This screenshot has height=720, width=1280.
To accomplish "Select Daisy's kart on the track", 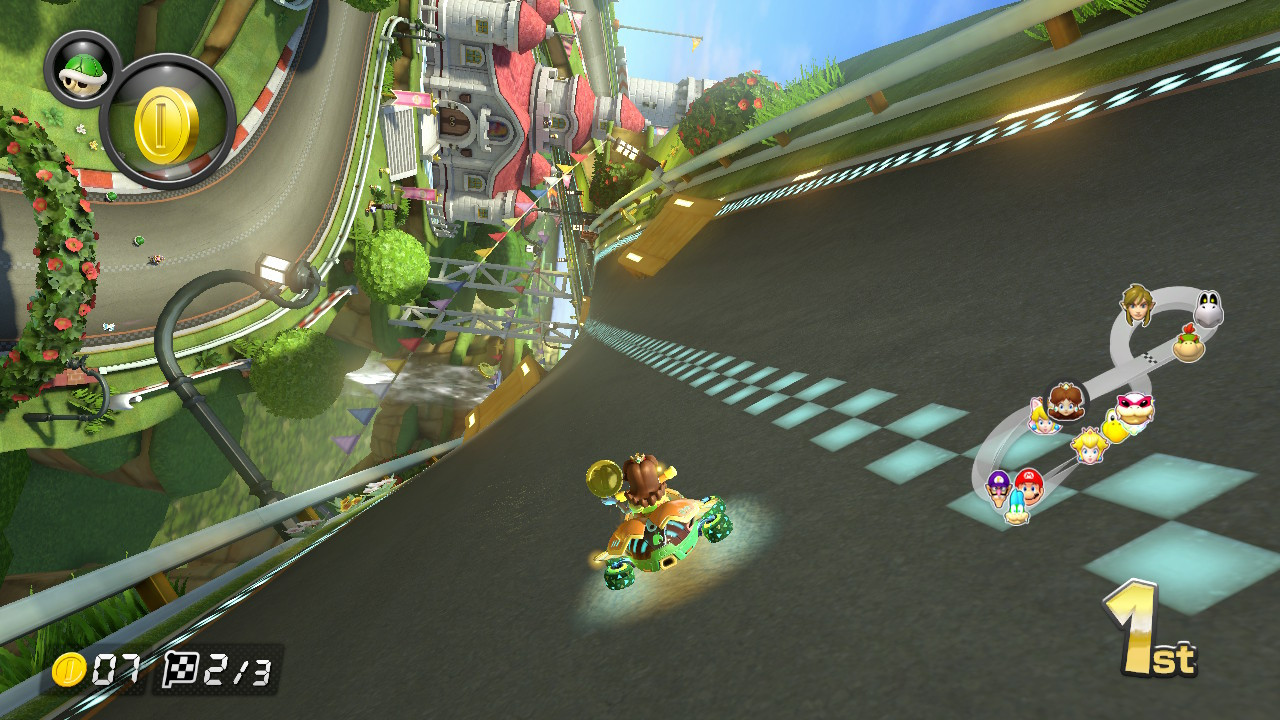I will 655,520.
